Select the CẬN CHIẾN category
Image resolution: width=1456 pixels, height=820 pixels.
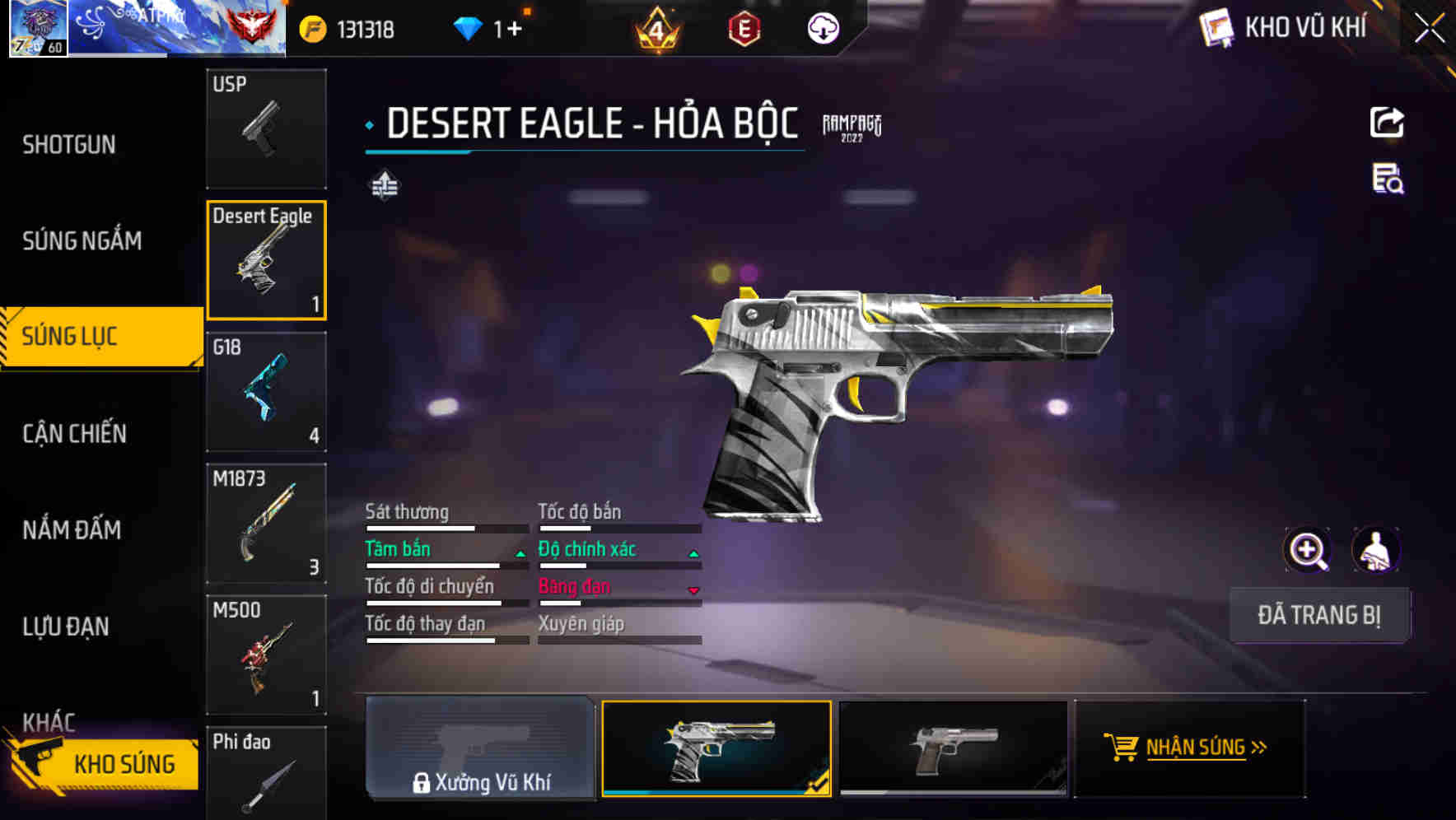coord(74,433)
